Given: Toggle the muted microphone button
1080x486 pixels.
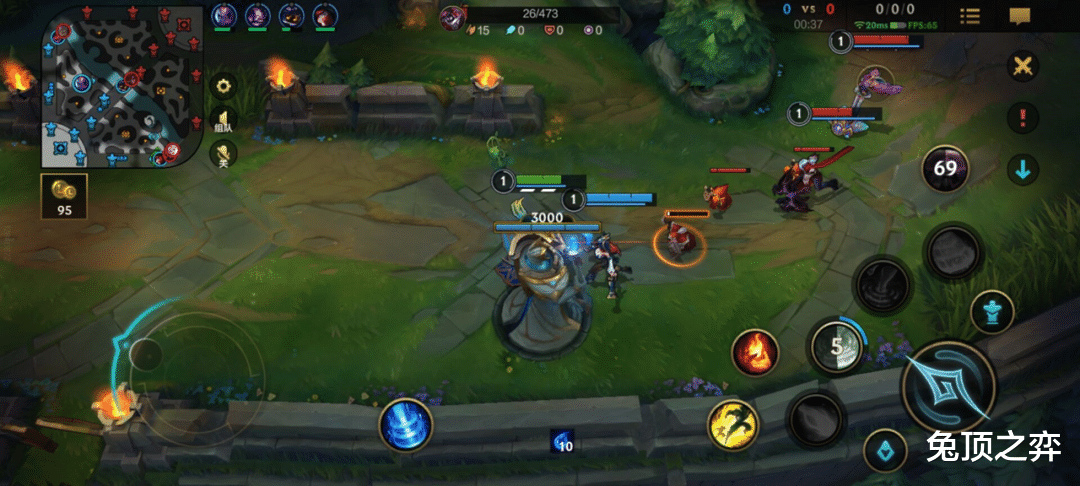Looking at the screenshot, I should 223,153.
